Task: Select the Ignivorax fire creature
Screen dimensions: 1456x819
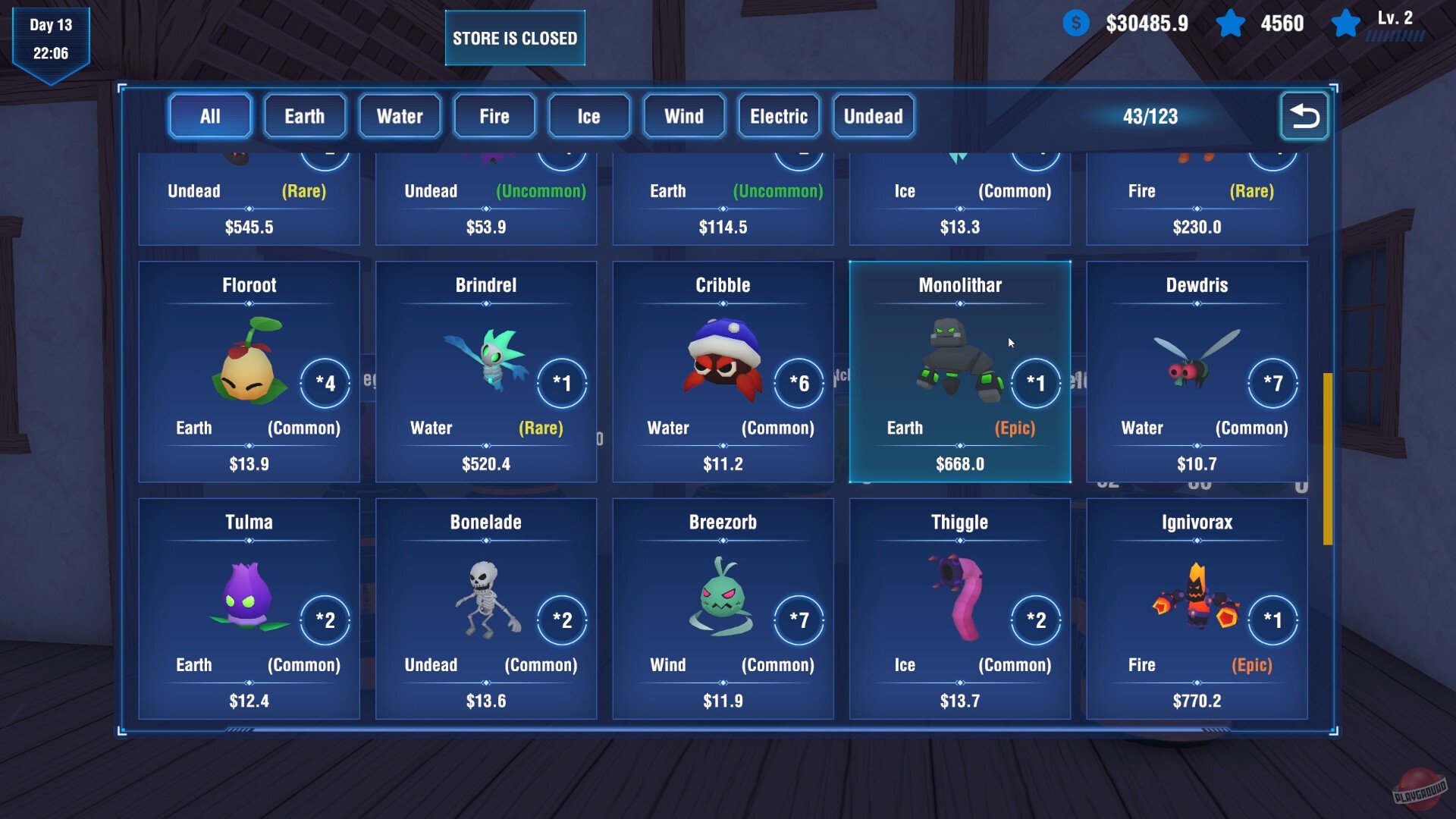Action: [x=1197, y=599]
